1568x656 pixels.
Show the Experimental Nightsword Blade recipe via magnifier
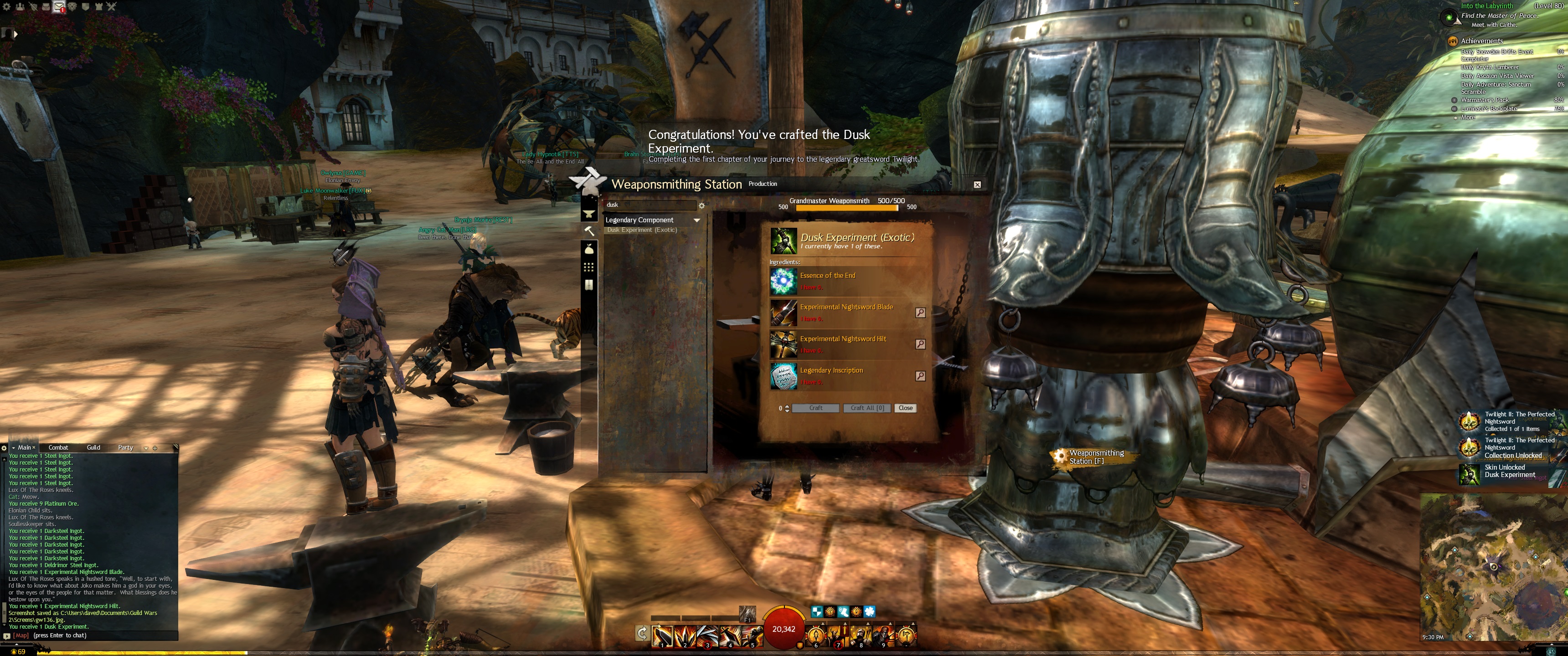coord(920,312)
